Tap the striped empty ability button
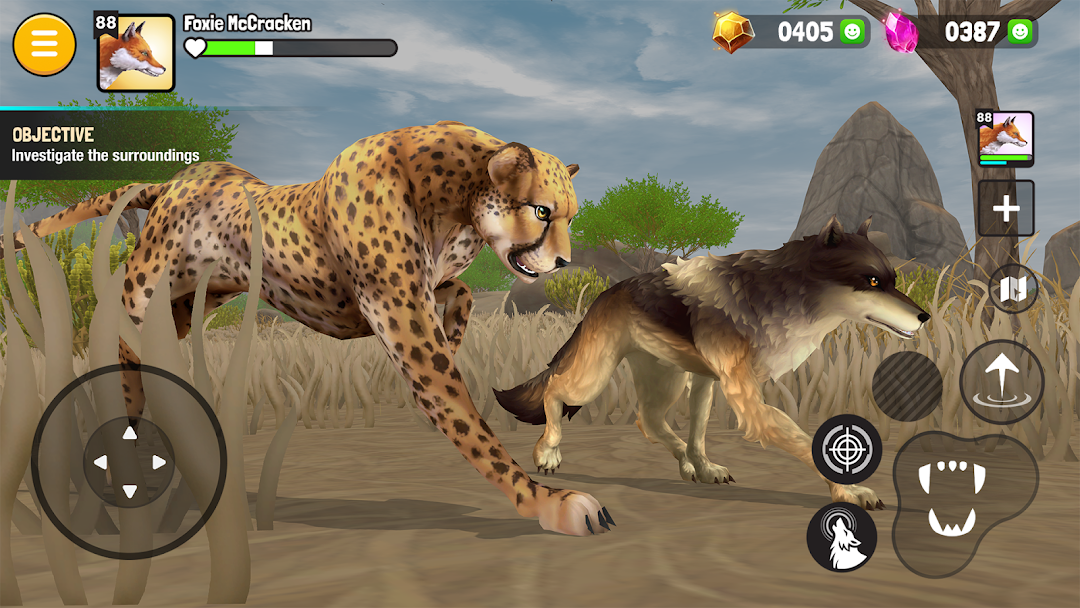The height and width of the screenshot is (608, 1080). 907,386
